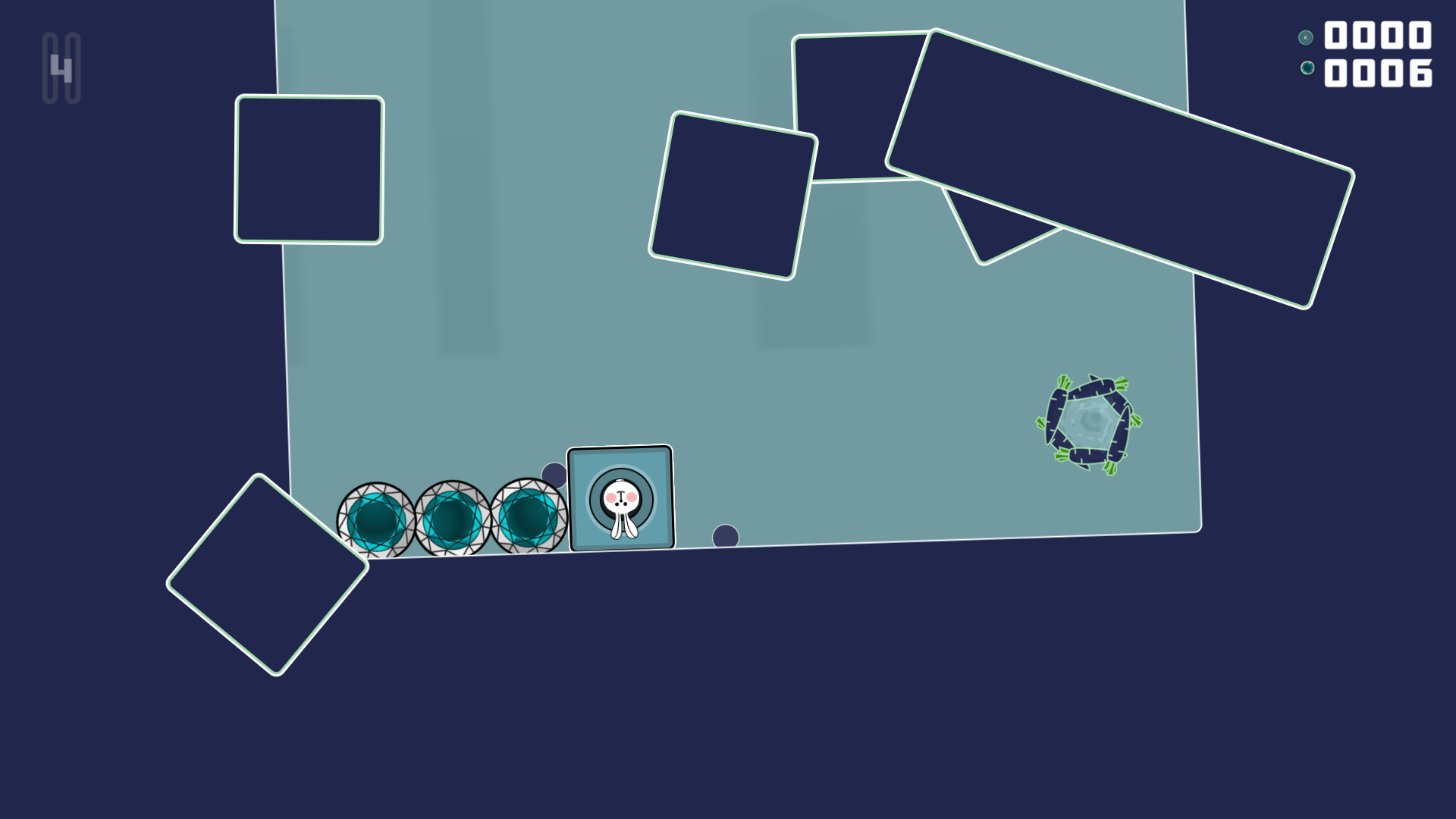Select the middle teal gear wheel
This screenshot has height=819, width=1456.
point(453,518)
